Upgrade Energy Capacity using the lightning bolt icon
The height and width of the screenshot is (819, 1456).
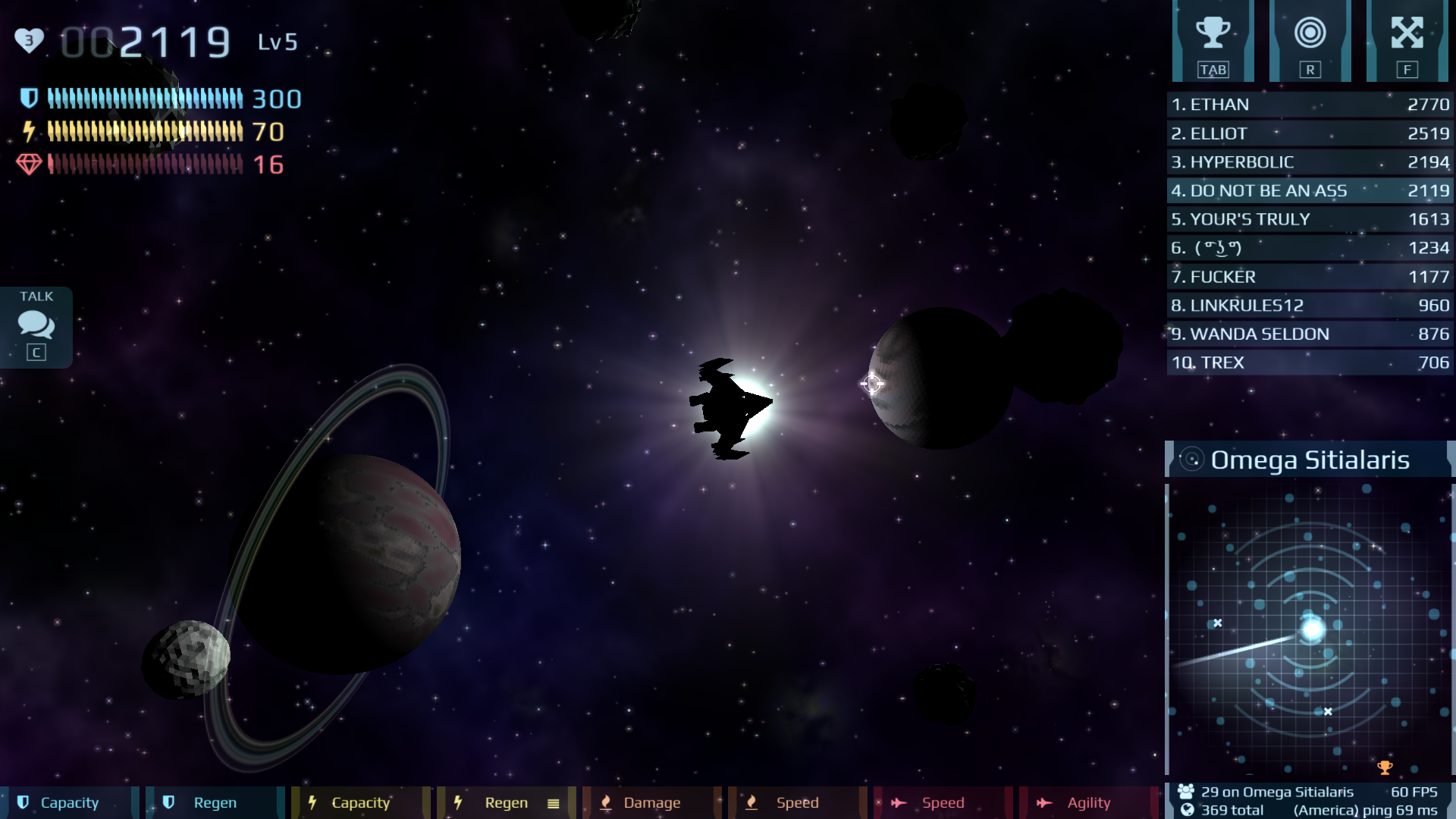click(x=313, y=802)
